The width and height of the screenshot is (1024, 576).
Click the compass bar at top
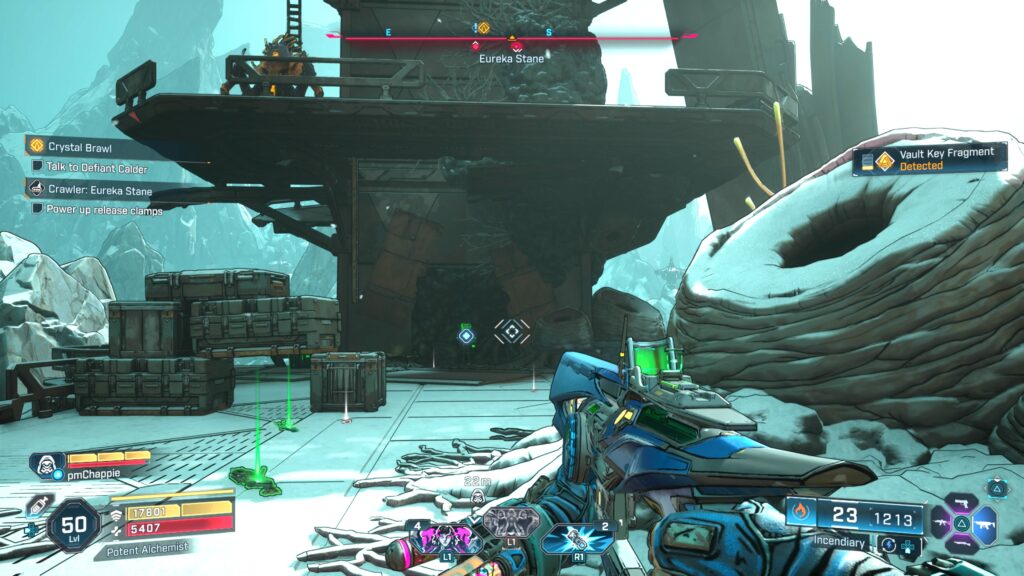[512, 37]
